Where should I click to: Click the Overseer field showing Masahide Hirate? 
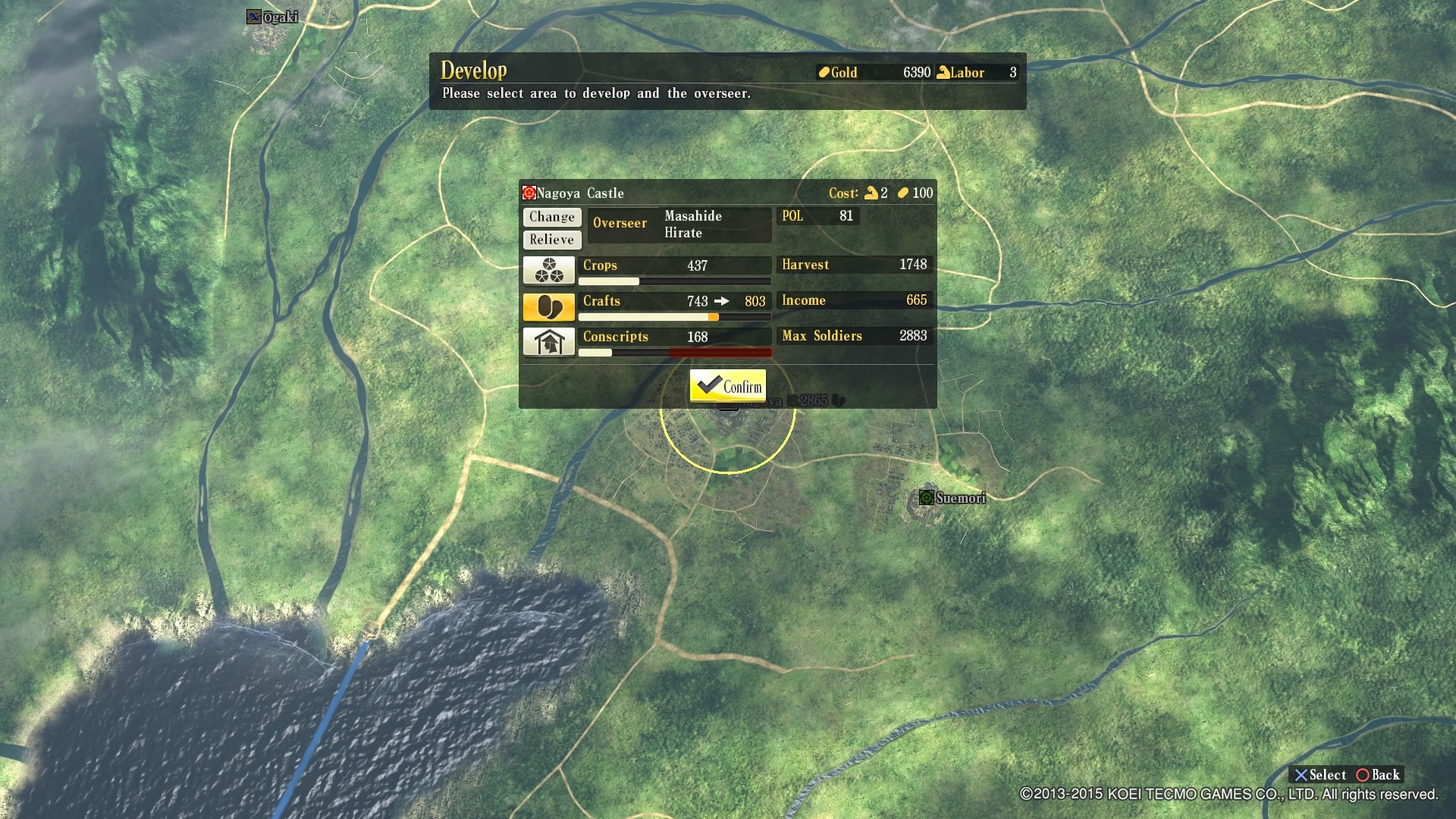point(679,224)
